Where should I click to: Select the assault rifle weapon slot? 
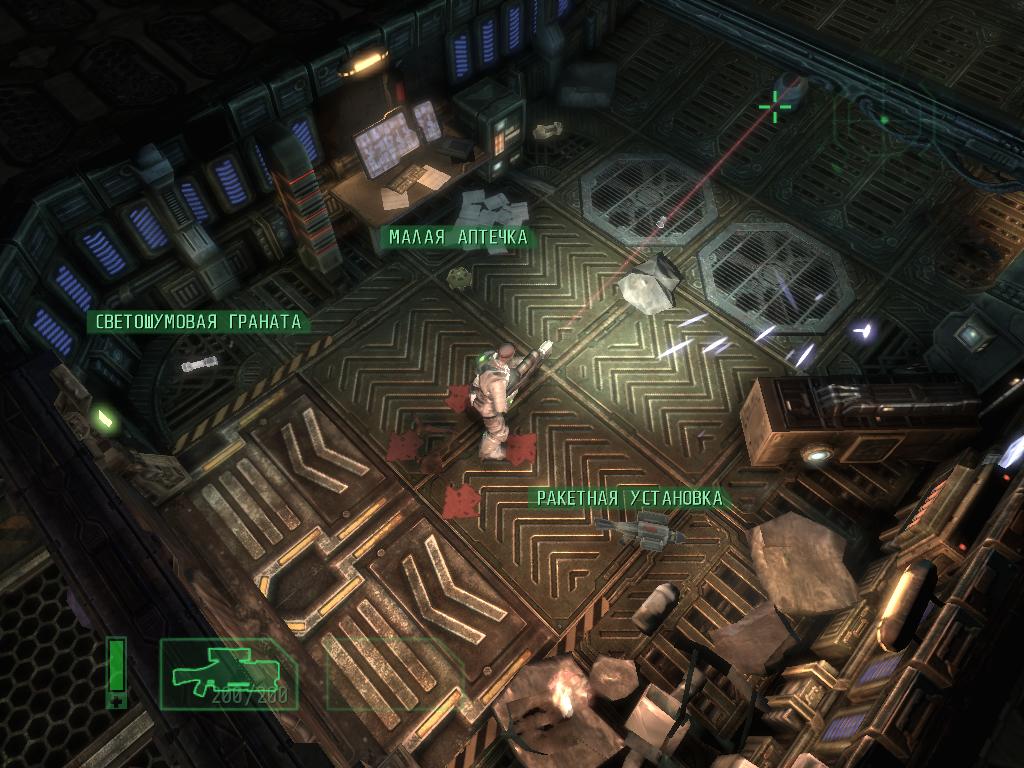228,675
